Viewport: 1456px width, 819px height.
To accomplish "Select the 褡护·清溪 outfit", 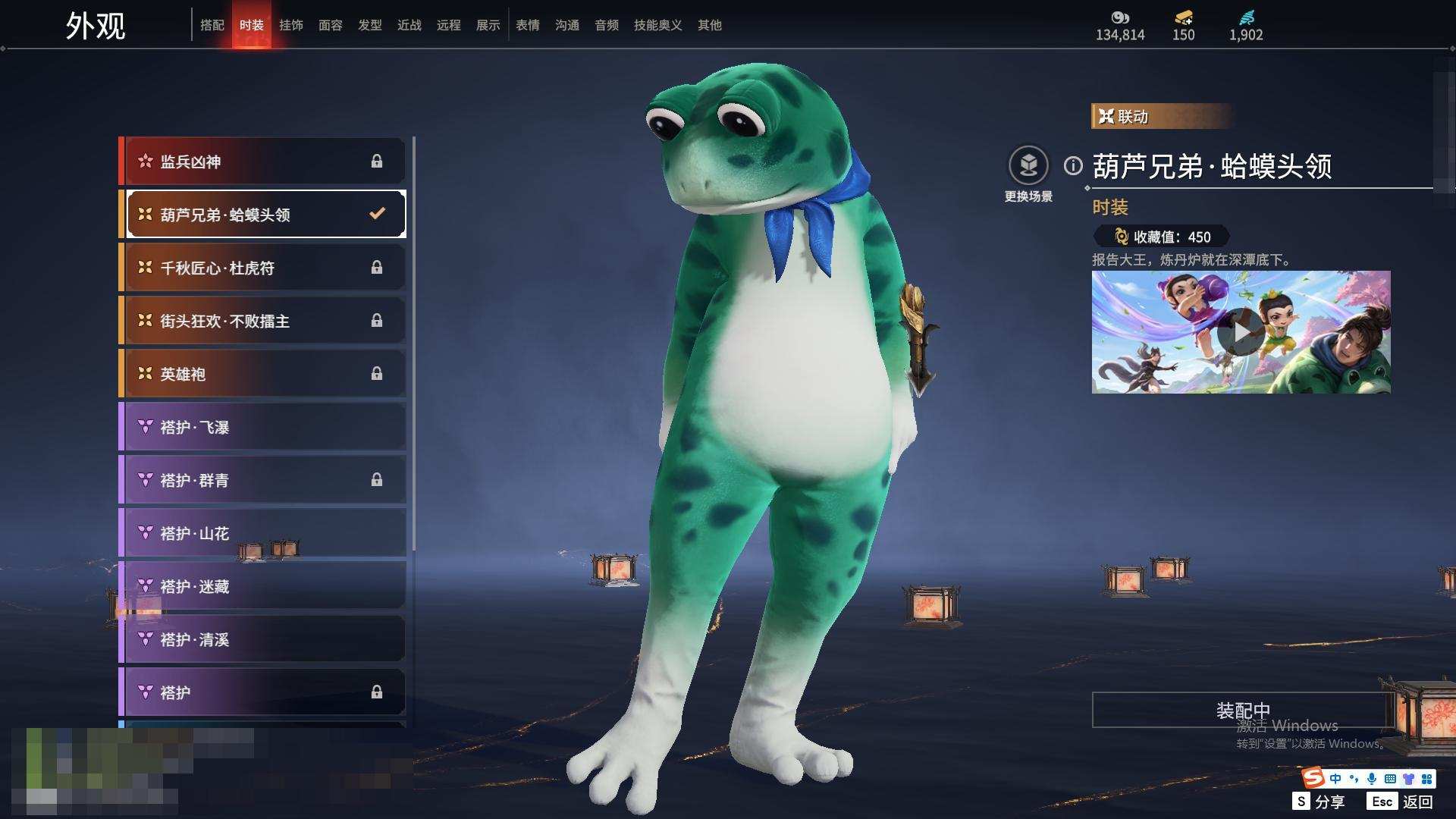I will pos(263,639).
